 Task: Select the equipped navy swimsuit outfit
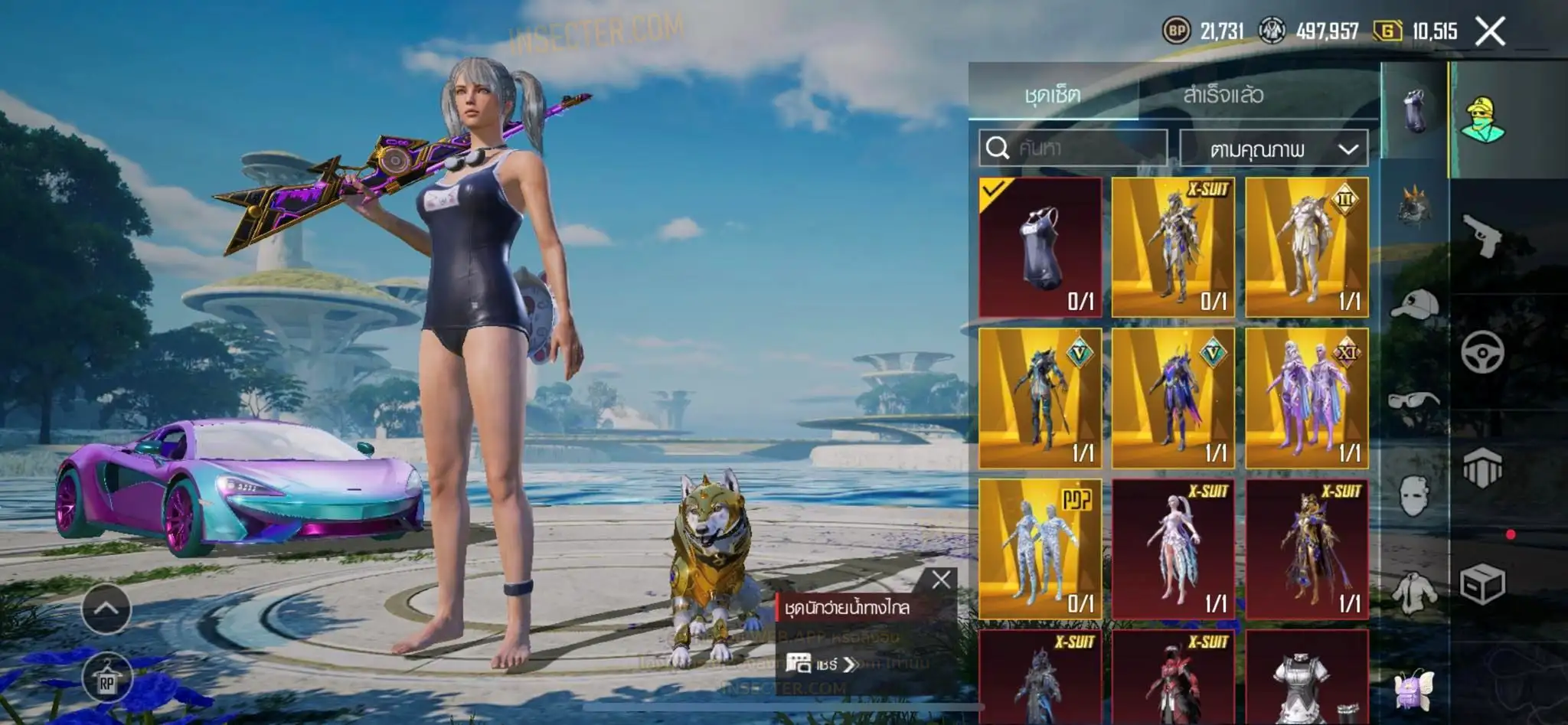coord(1040,247)
